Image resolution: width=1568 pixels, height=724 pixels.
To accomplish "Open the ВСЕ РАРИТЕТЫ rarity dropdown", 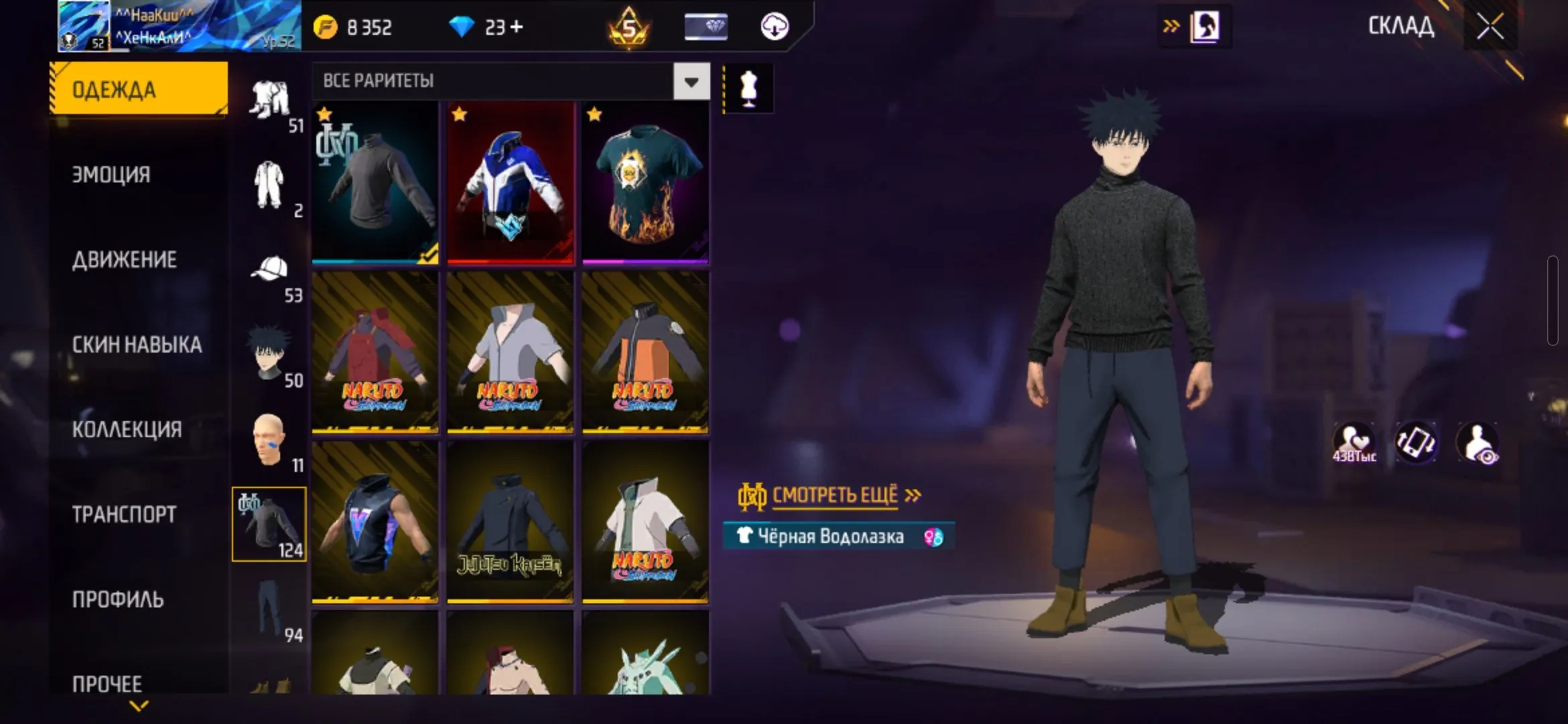I will [692, 80].
